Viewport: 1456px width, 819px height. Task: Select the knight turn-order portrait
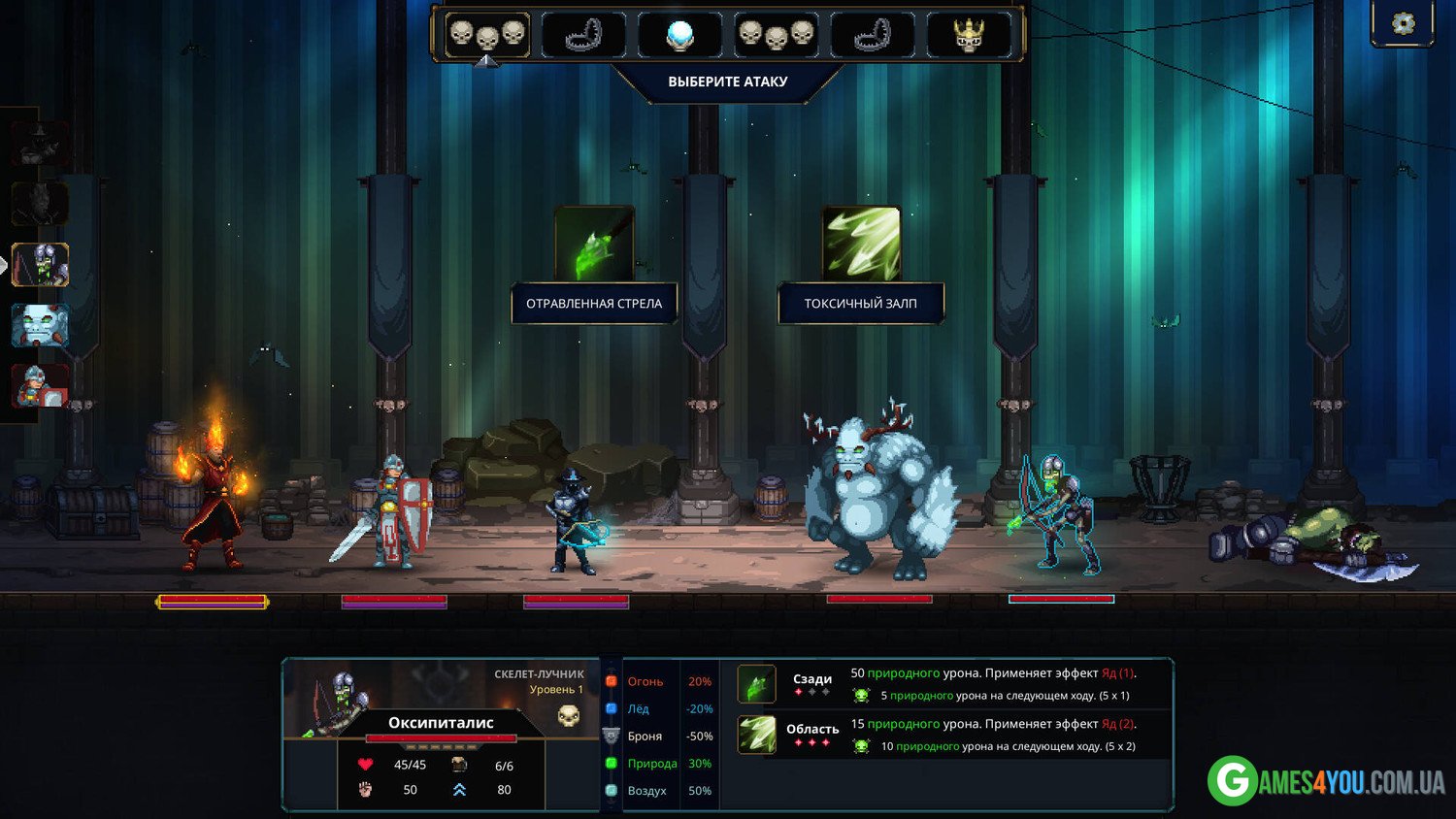[40, 385]
